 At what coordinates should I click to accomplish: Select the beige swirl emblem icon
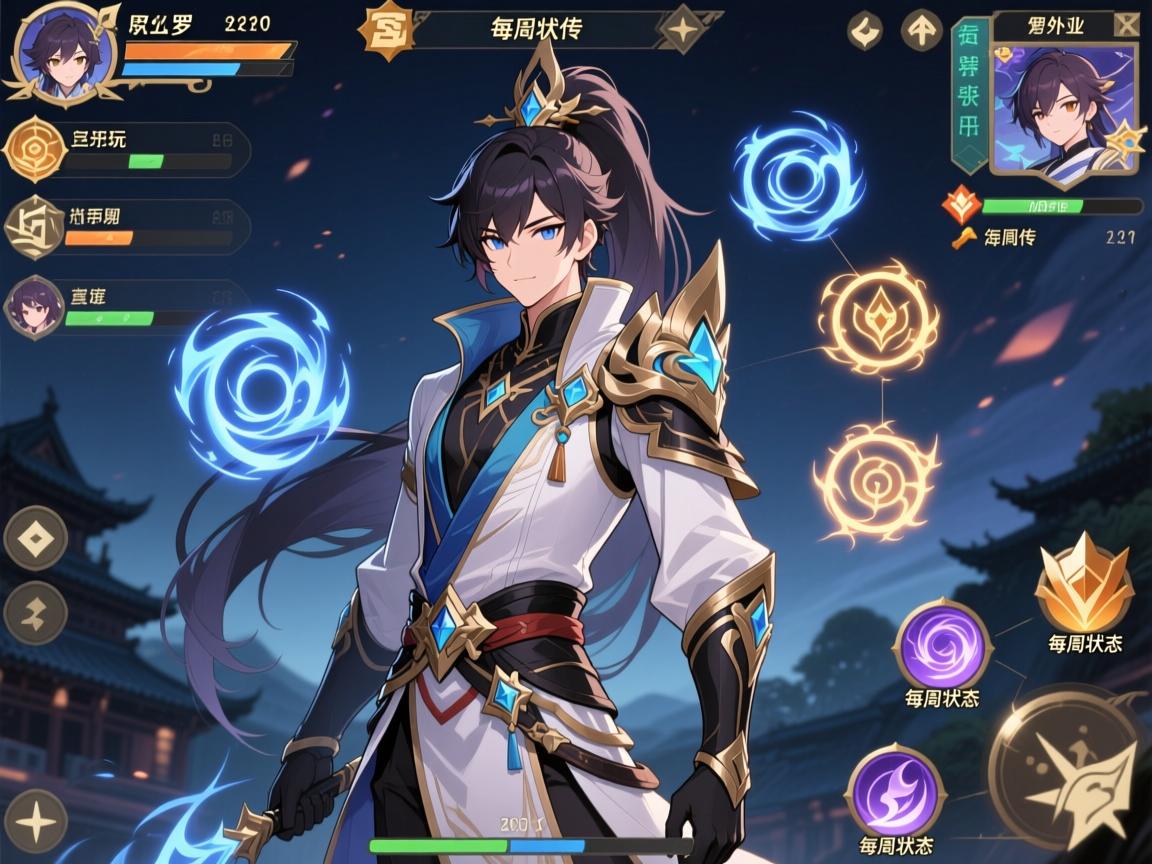pos(35,227)
